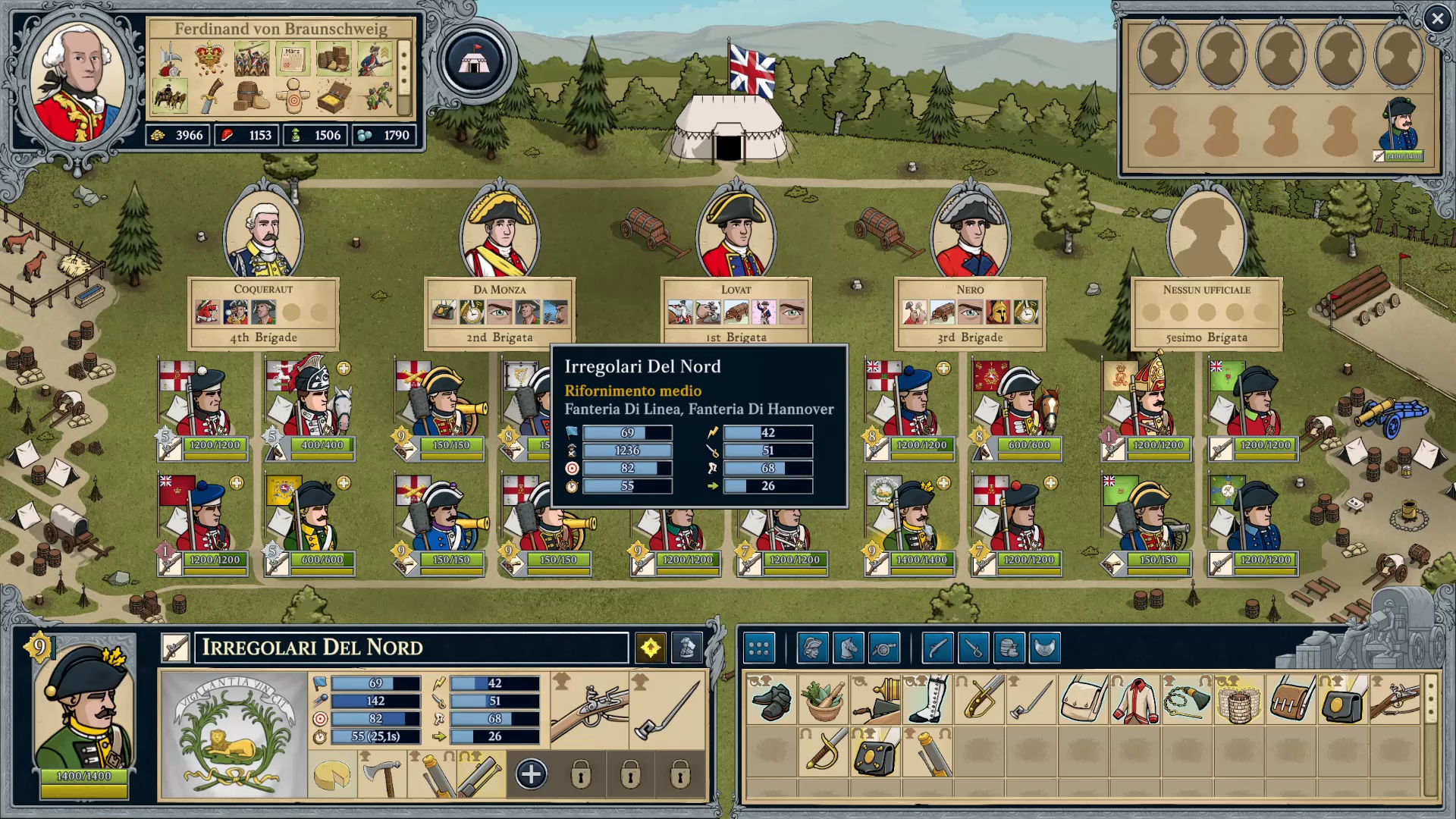Image resolution: width=1456 pixels, height=819 pixels.
Task: Filter inventory by sabre melee weapons
Action: coord(973,648)
